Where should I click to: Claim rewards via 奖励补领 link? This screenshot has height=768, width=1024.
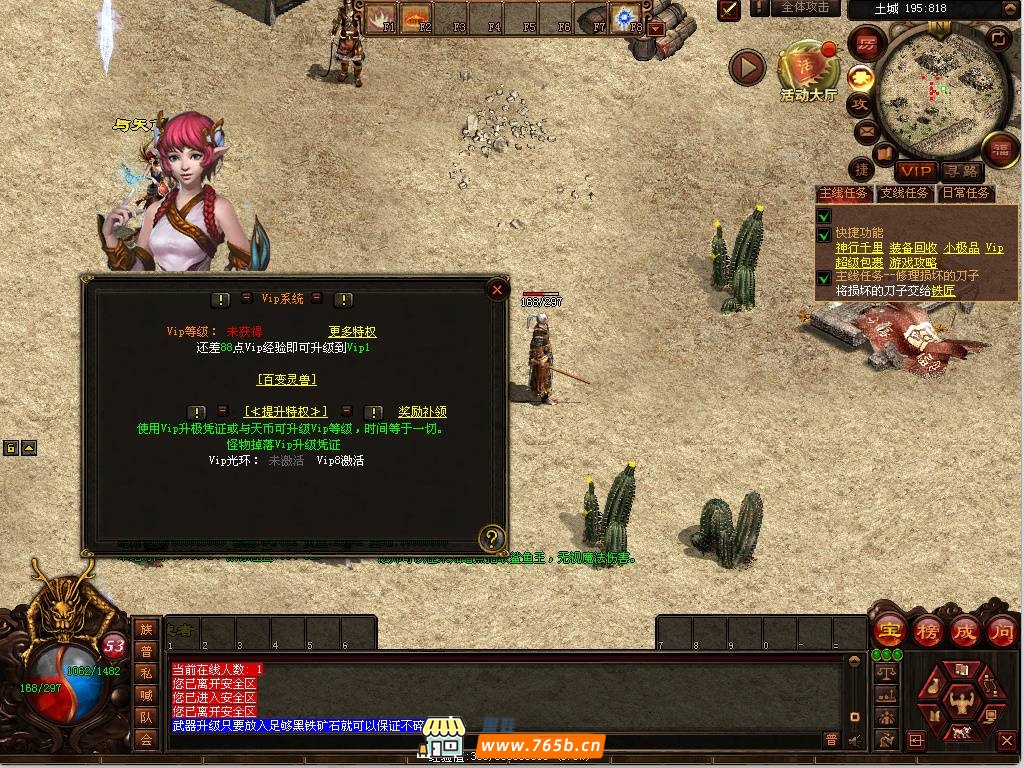(422, 411)
